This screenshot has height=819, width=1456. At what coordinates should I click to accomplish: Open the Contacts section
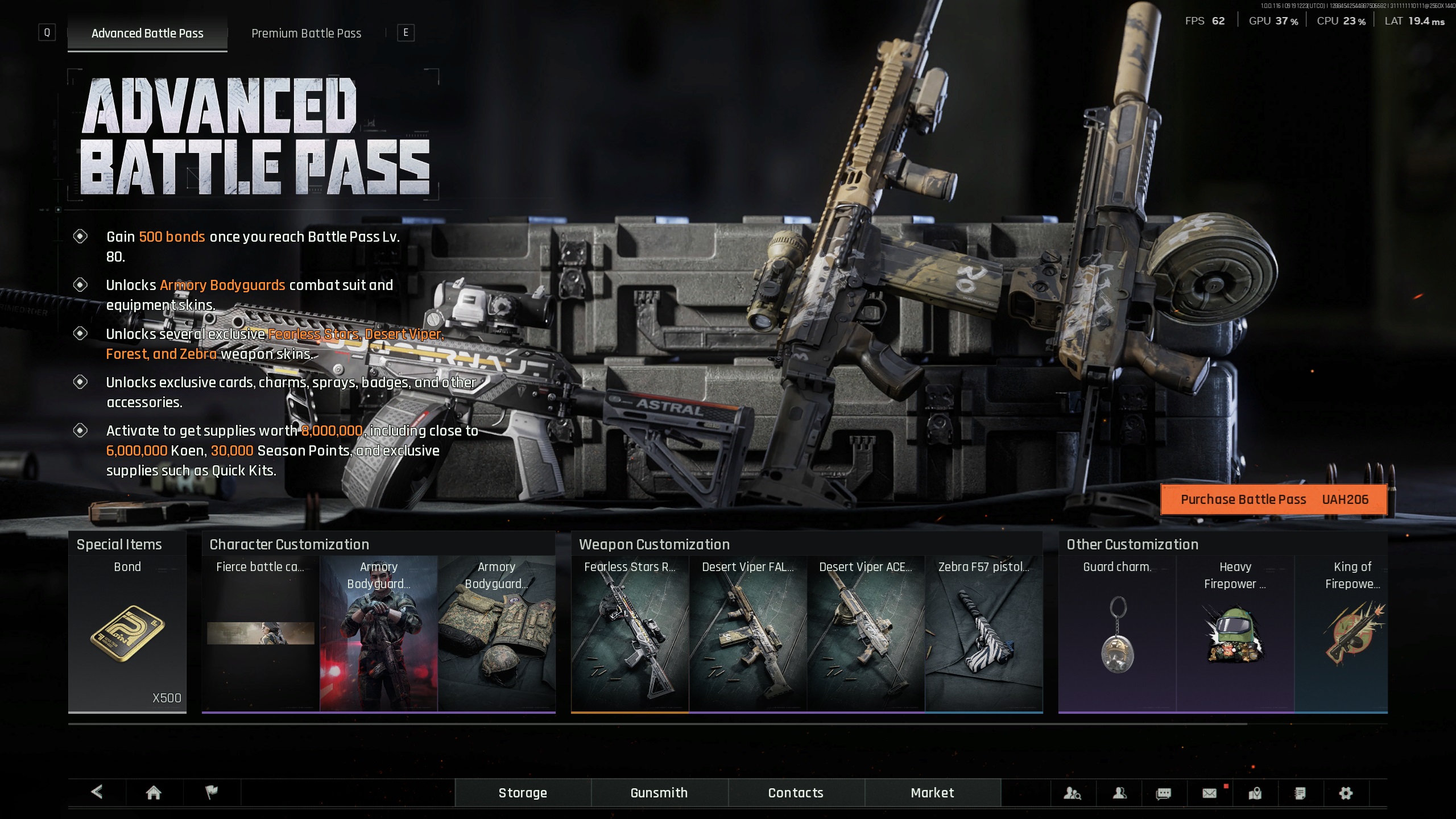796,792
